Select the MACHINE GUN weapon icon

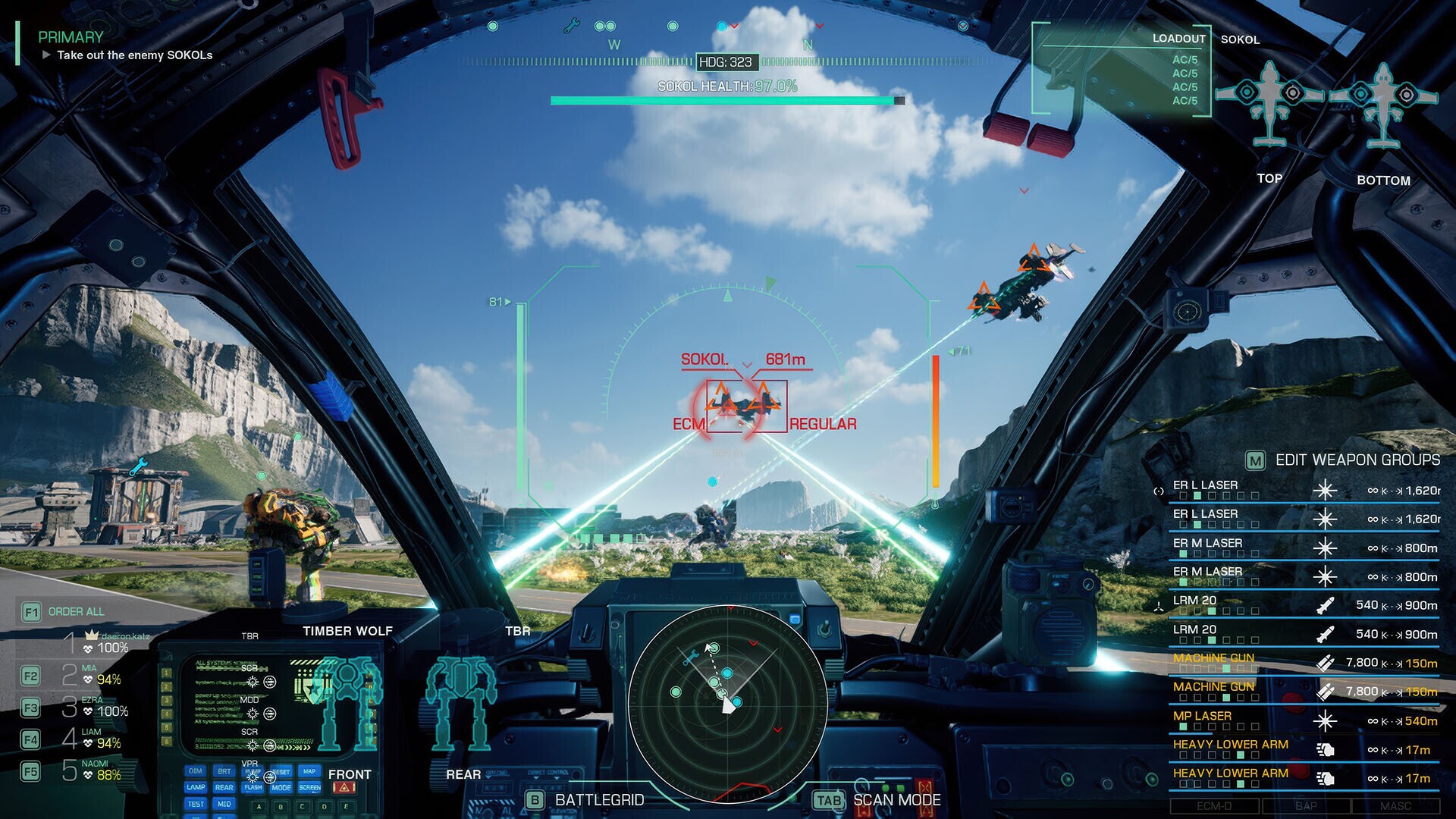(x=1326, y=662)
